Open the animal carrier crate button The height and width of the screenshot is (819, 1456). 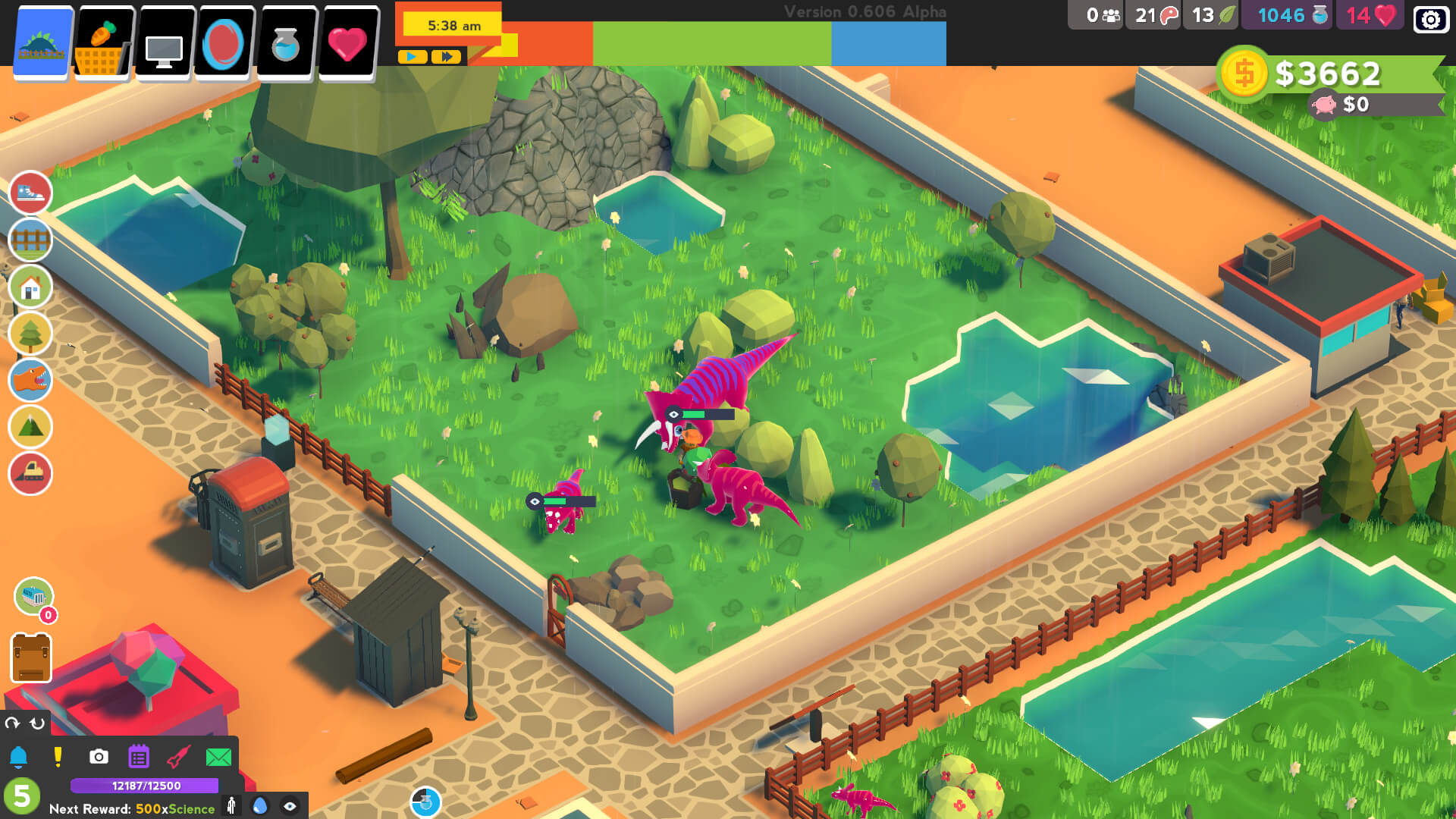[33, 596]
